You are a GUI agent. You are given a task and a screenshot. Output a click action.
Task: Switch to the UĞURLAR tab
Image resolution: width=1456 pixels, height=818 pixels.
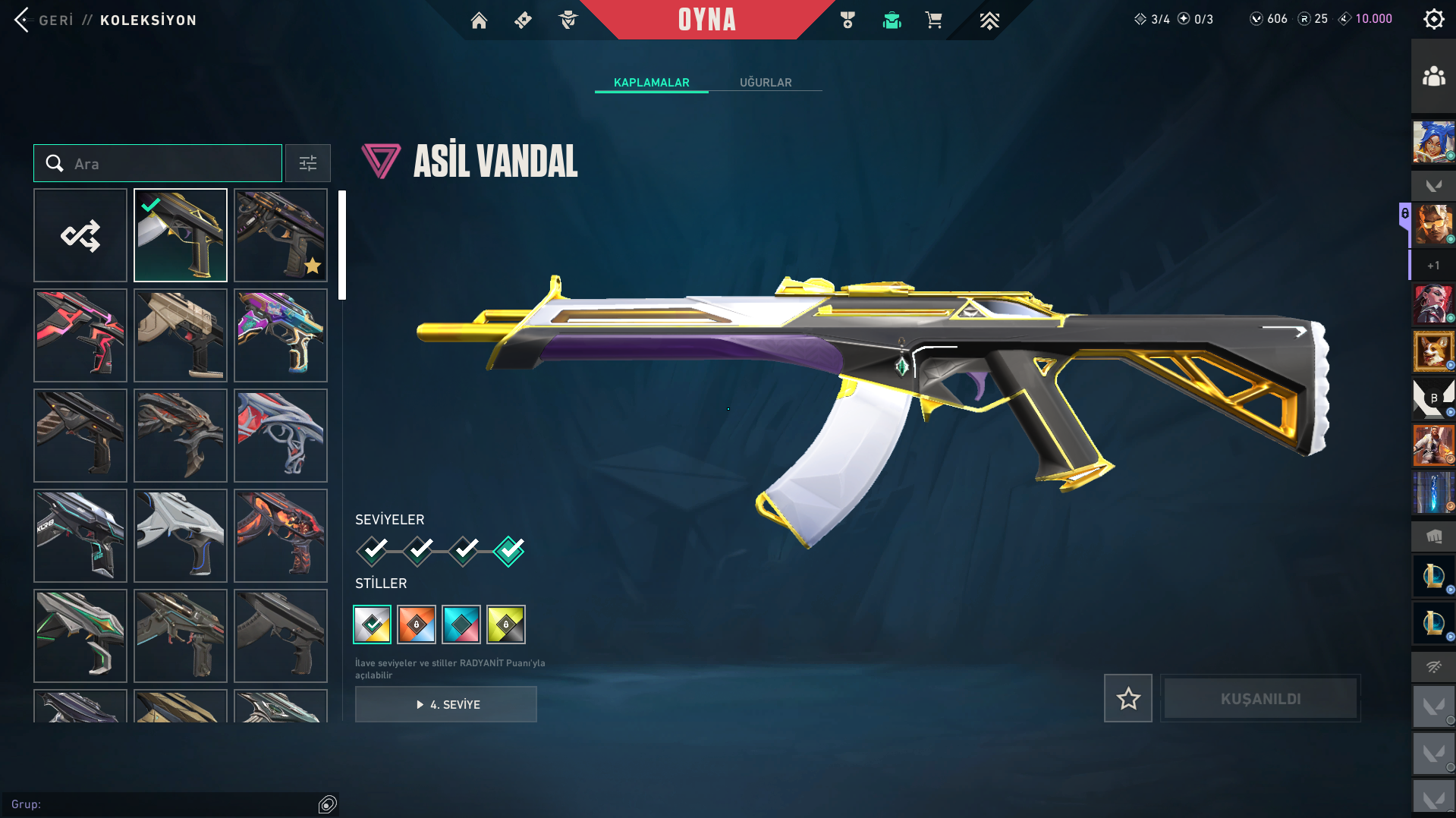pos(765,82)
